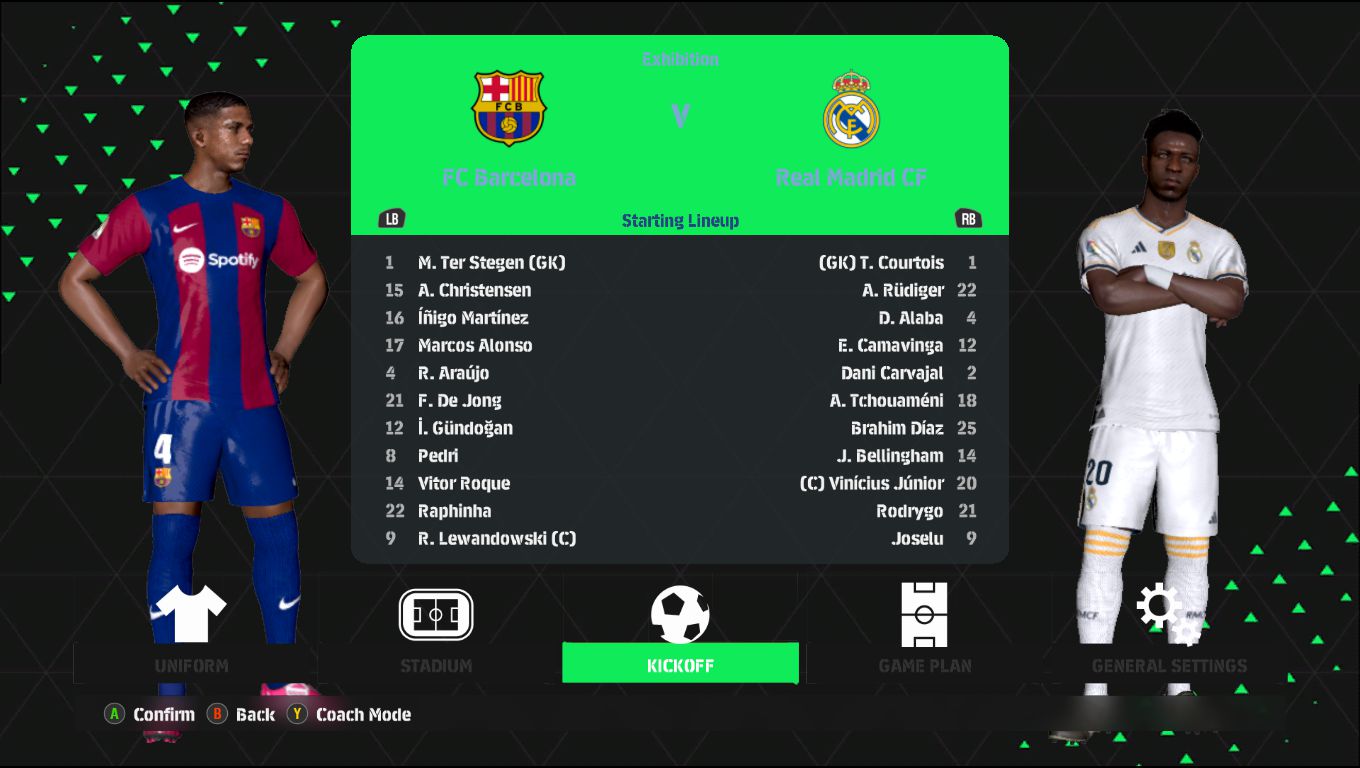Click the Real Madrid CF crest
This screenshot has width=1360, height=768.
[851, 108]
